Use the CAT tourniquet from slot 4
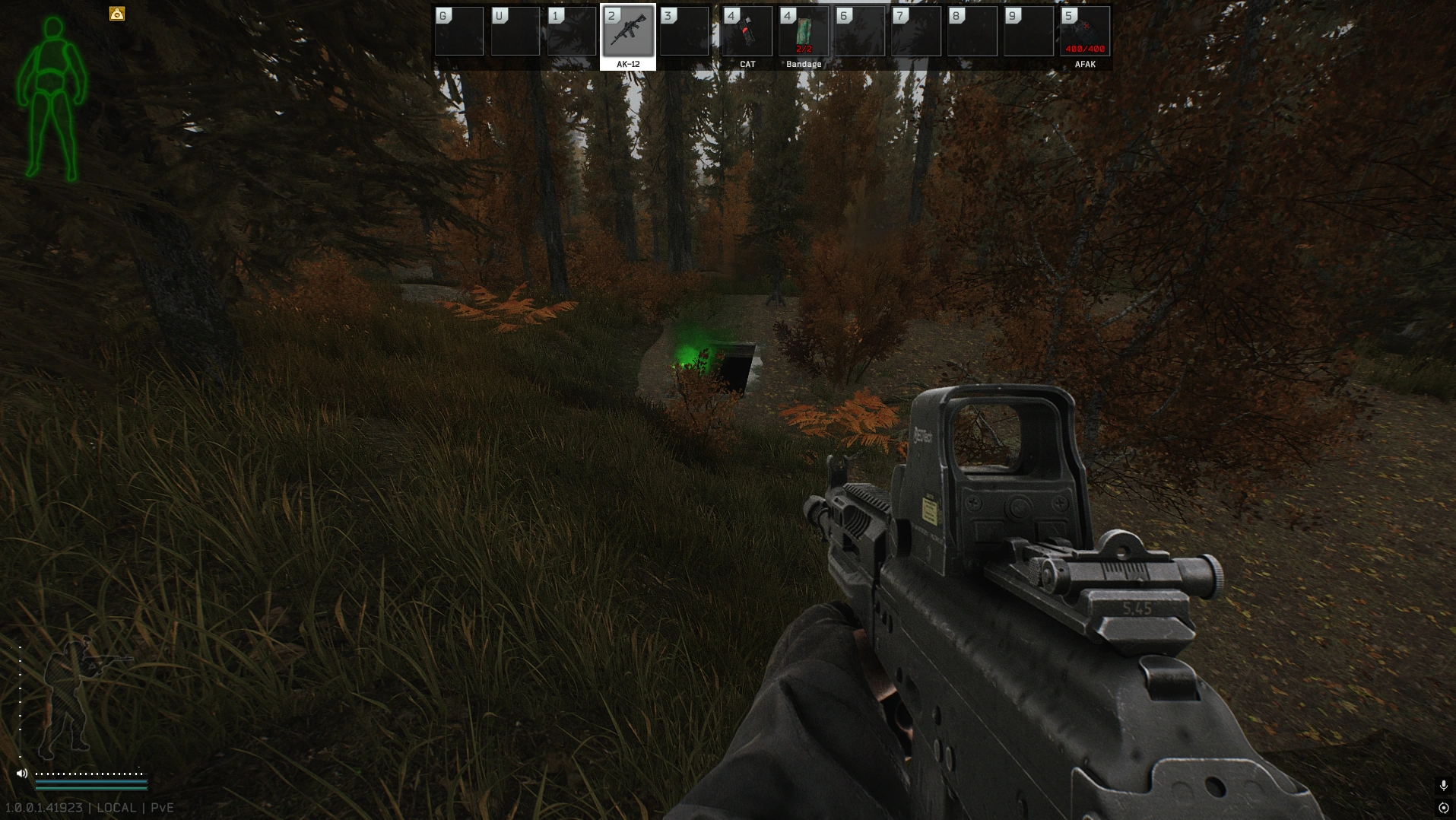Image resolution: width=1456 pixels, height=820 pixels. point(747,32)
